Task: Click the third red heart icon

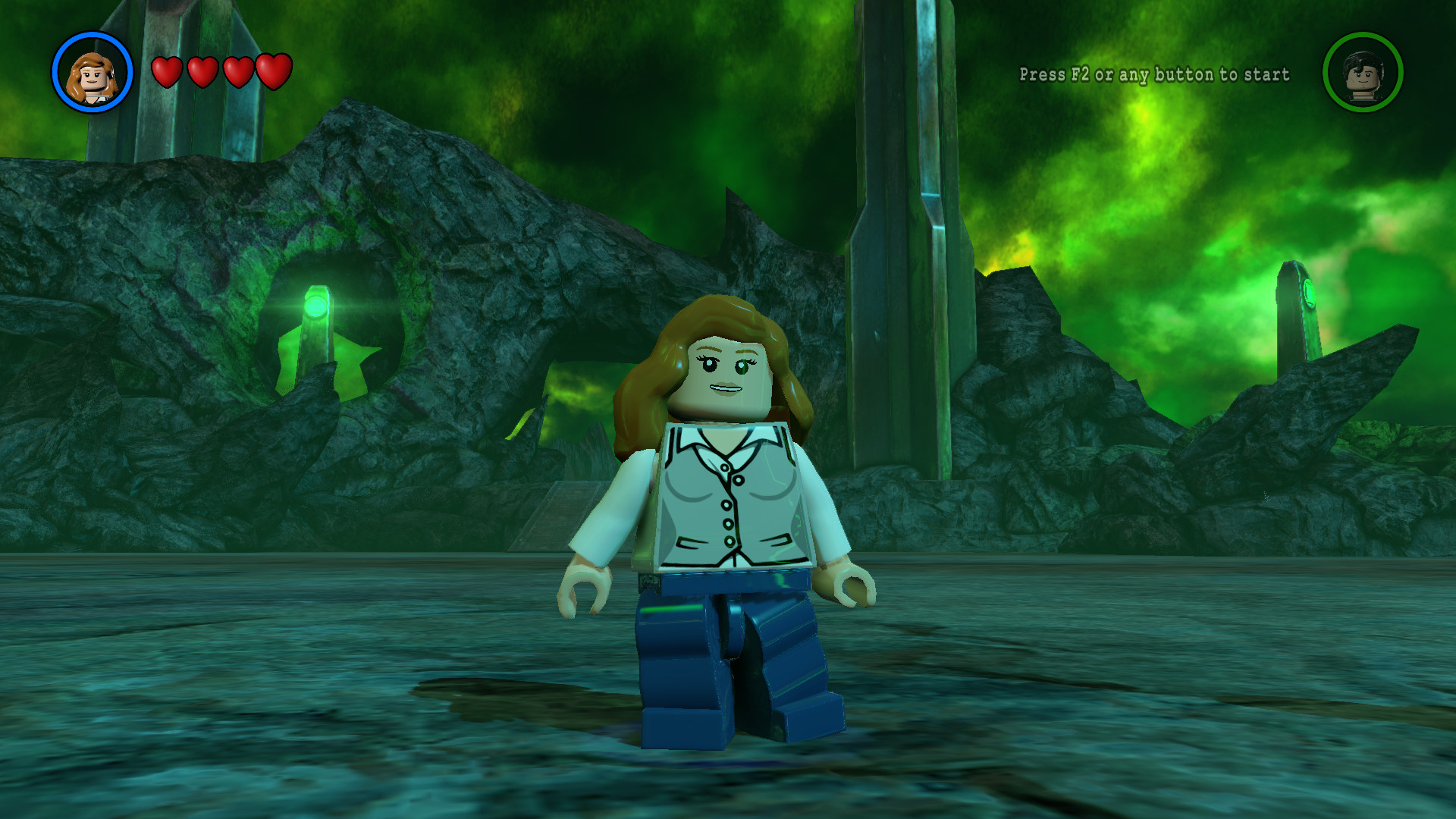Action: pyautogui.click(x=237, y=72)
